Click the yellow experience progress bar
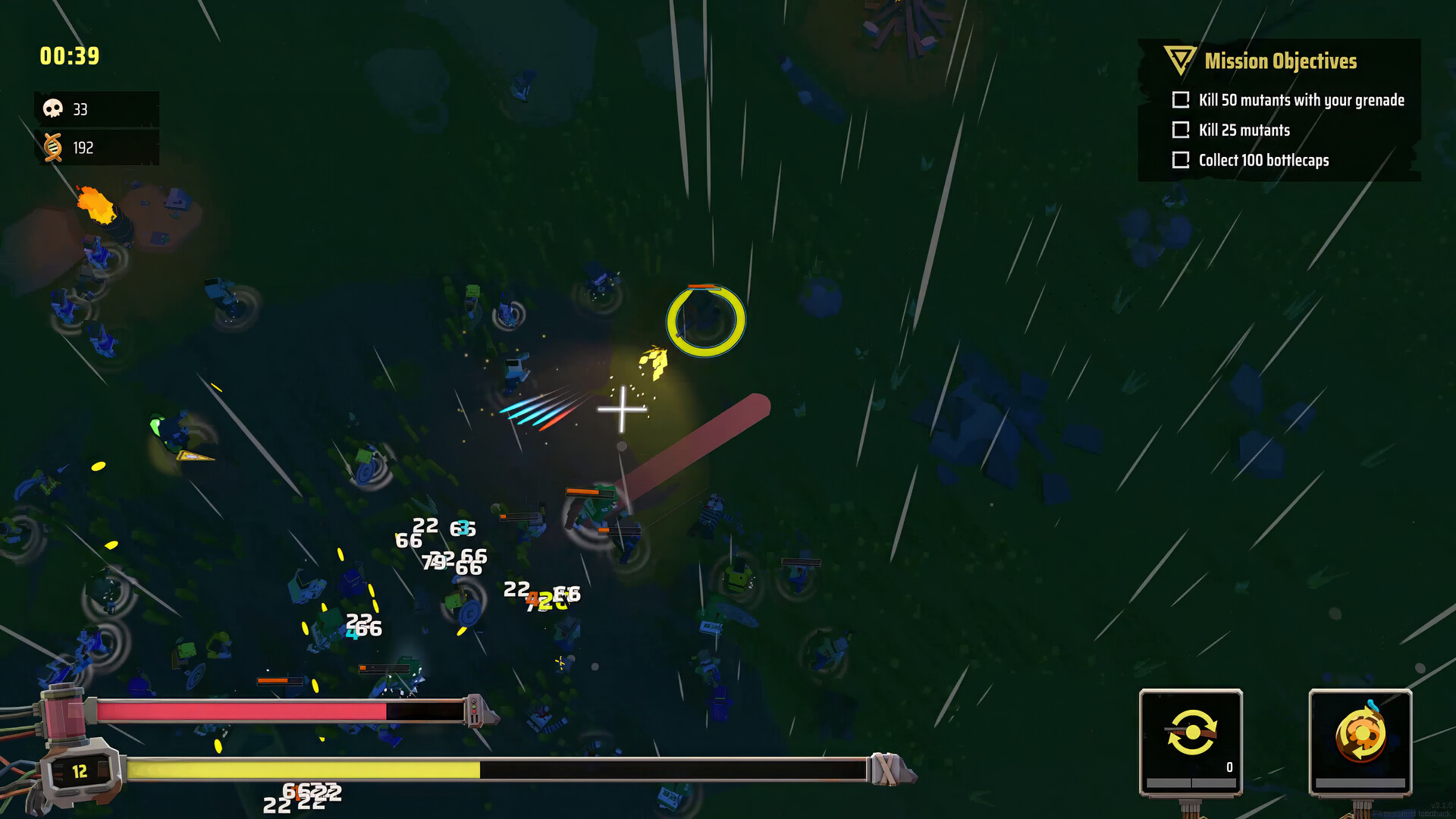The width and height of the screenshot is (1456, 819). (303, 769)
